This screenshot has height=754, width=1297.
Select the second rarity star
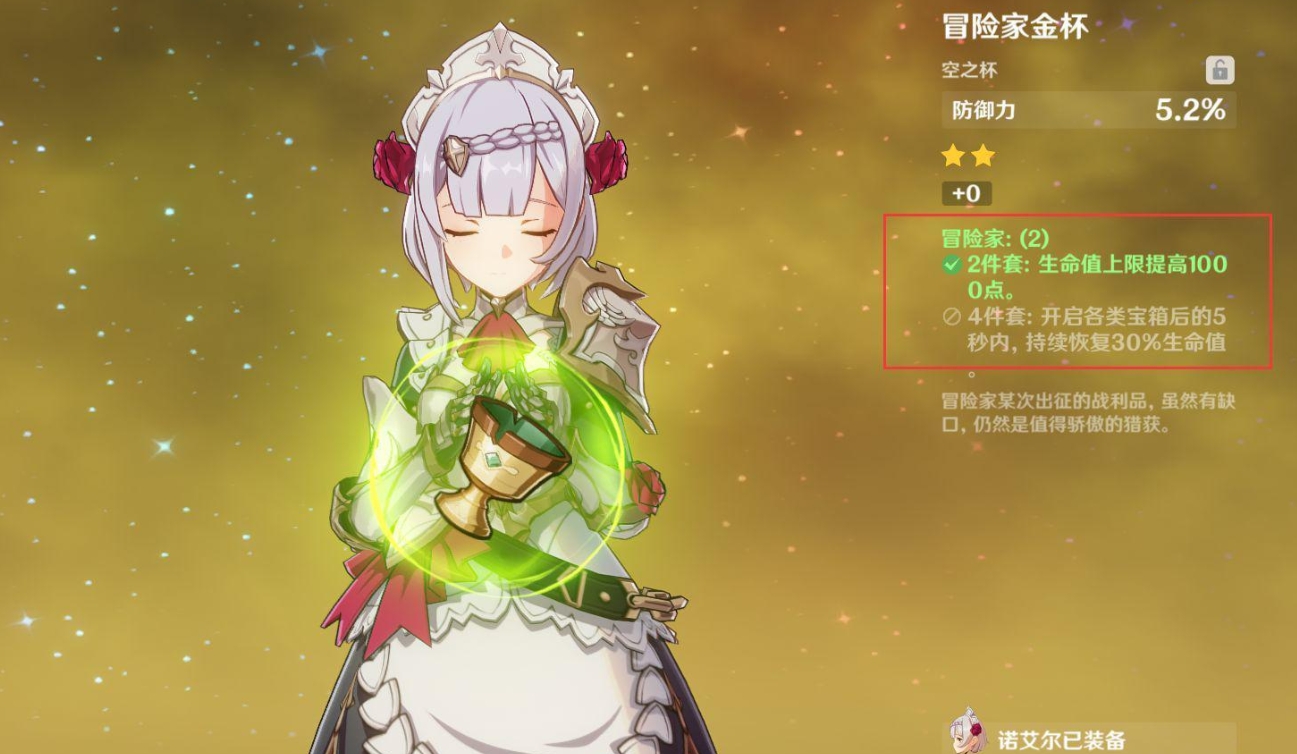click(x=983, y=156)
